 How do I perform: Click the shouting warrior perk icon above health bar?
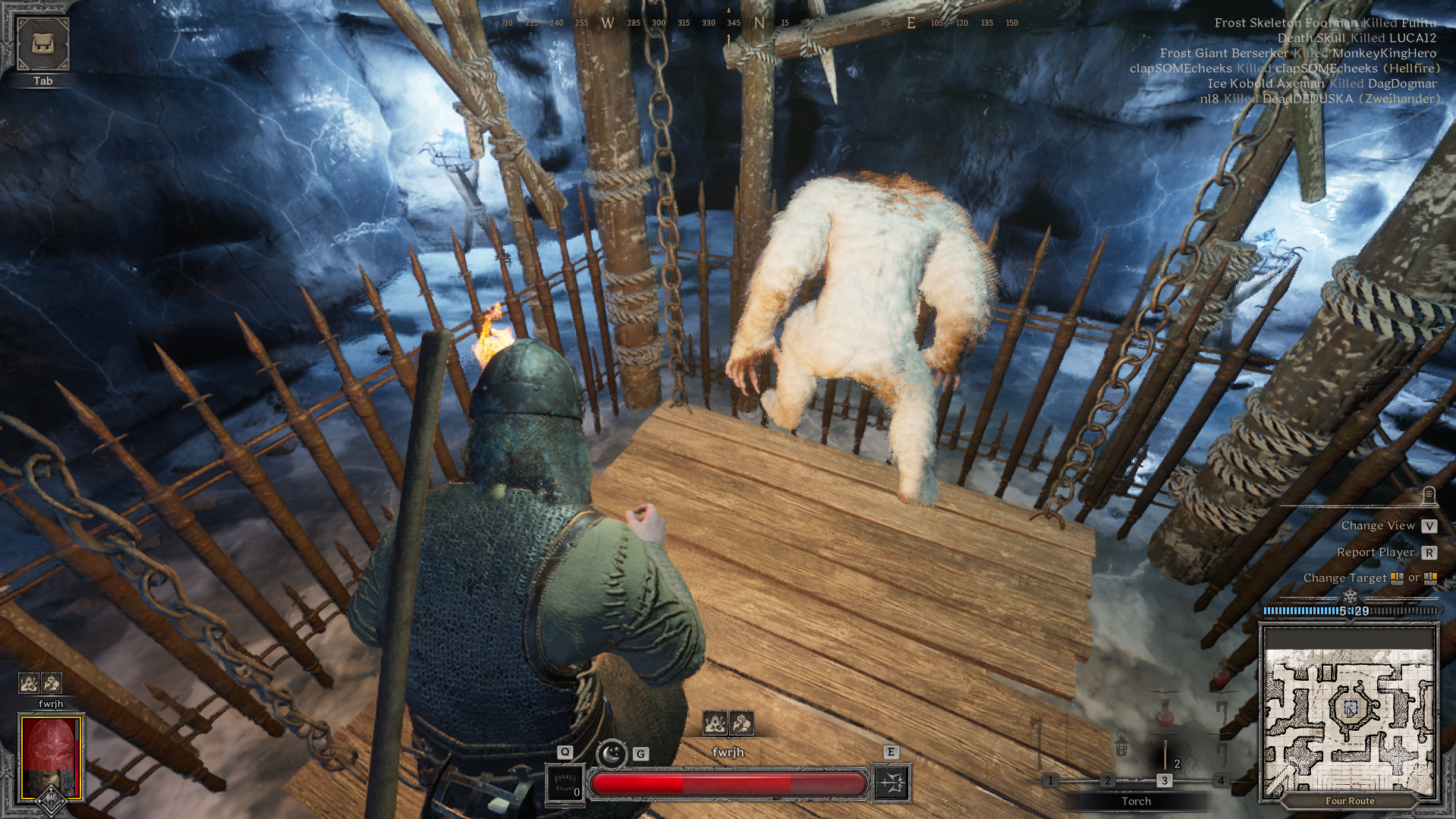715,723
